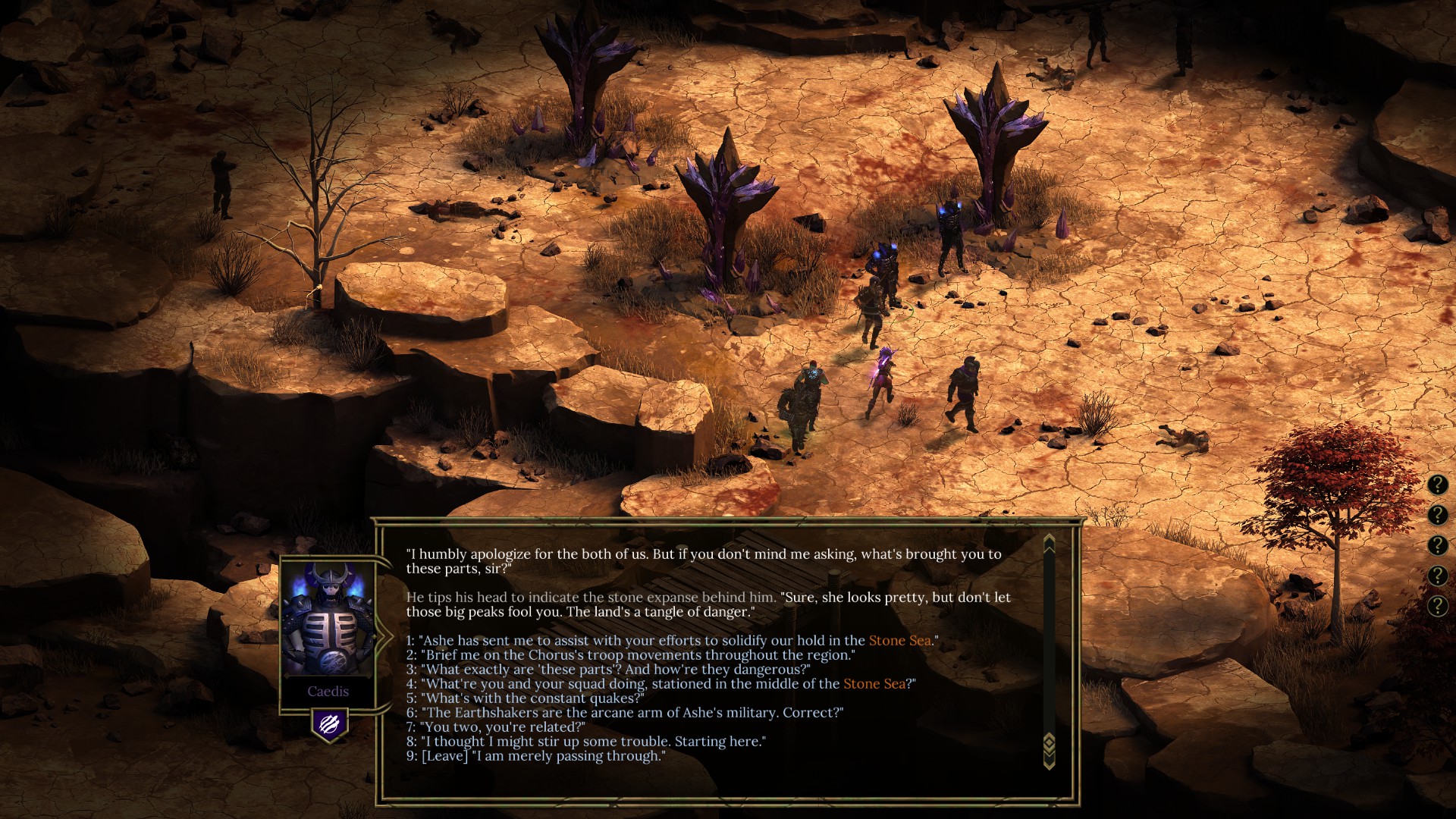Screen dimensions: 1456x819
Task: Ask what 'these parts' are and their dangers
Action: point(614,670)
